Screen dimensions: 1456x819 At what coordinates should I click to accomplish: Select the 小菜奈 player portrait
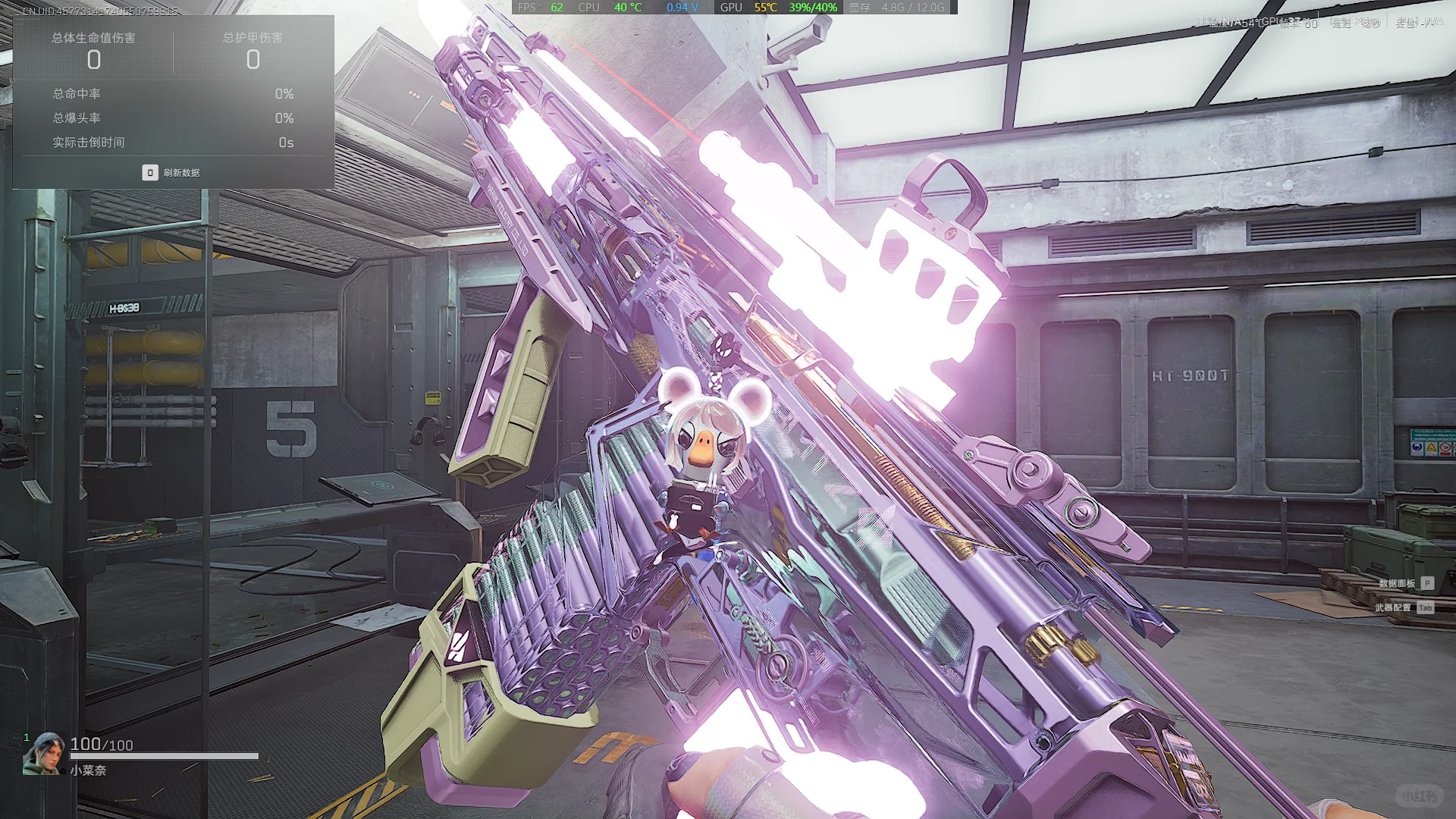pos(43,754)
